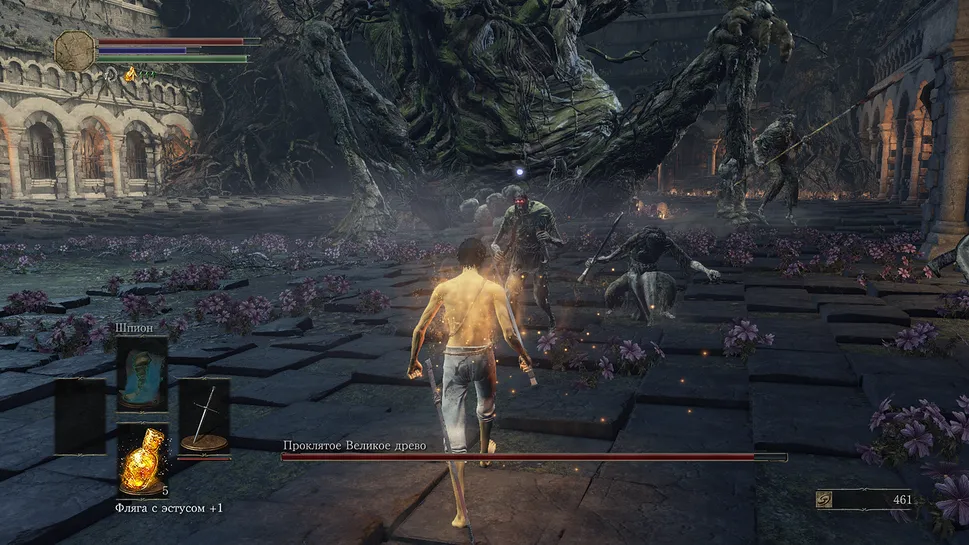Click the octagonal covenant emblem
Screen dimensions: 969x545
(x=75, y=51)
